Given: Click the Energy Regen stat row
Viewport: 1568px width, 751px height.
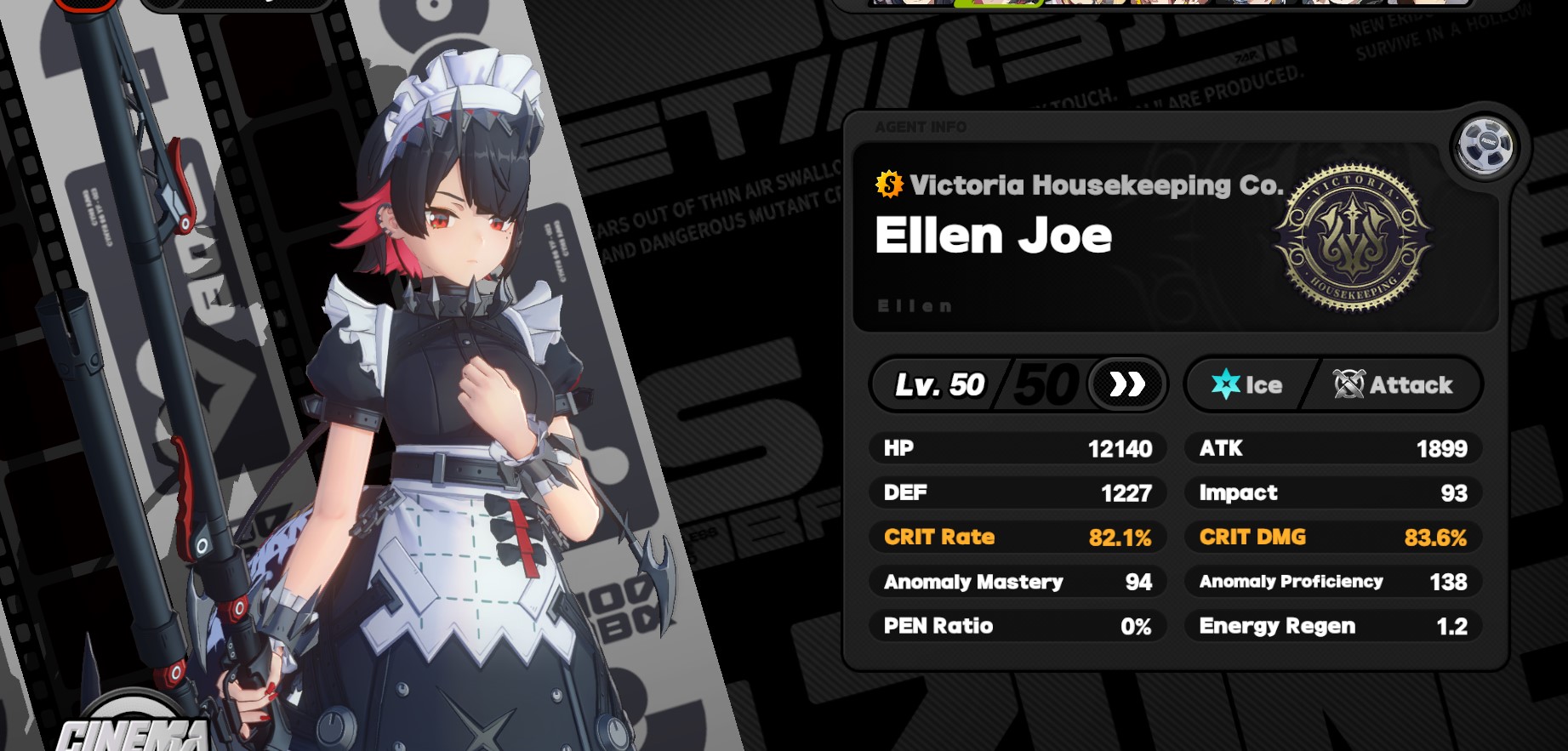Looking at the screenshot, I should [1333, 626].
